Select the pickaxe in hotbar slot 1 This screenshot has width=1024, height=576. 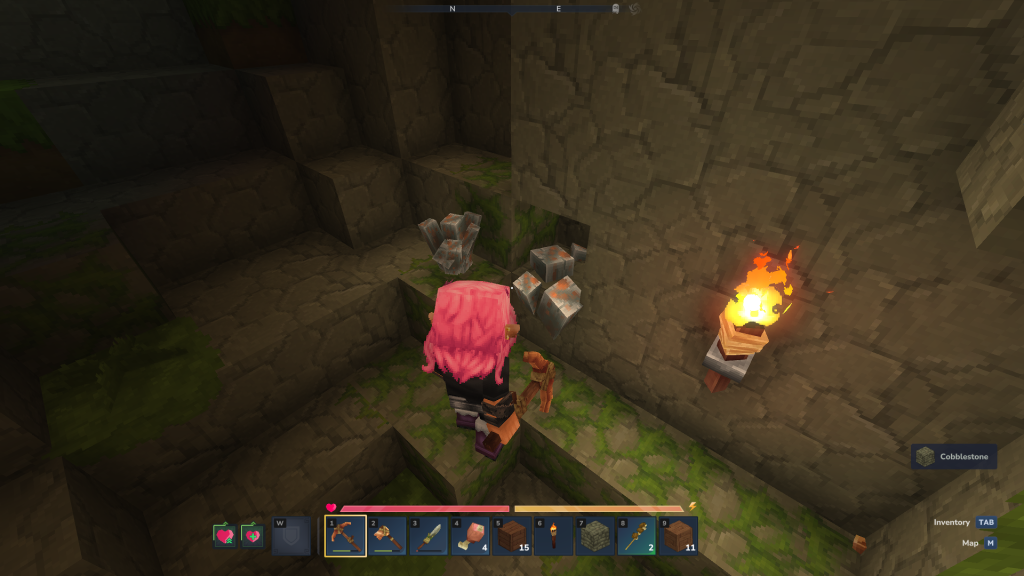pyautogui.click(x=345, y=536)
